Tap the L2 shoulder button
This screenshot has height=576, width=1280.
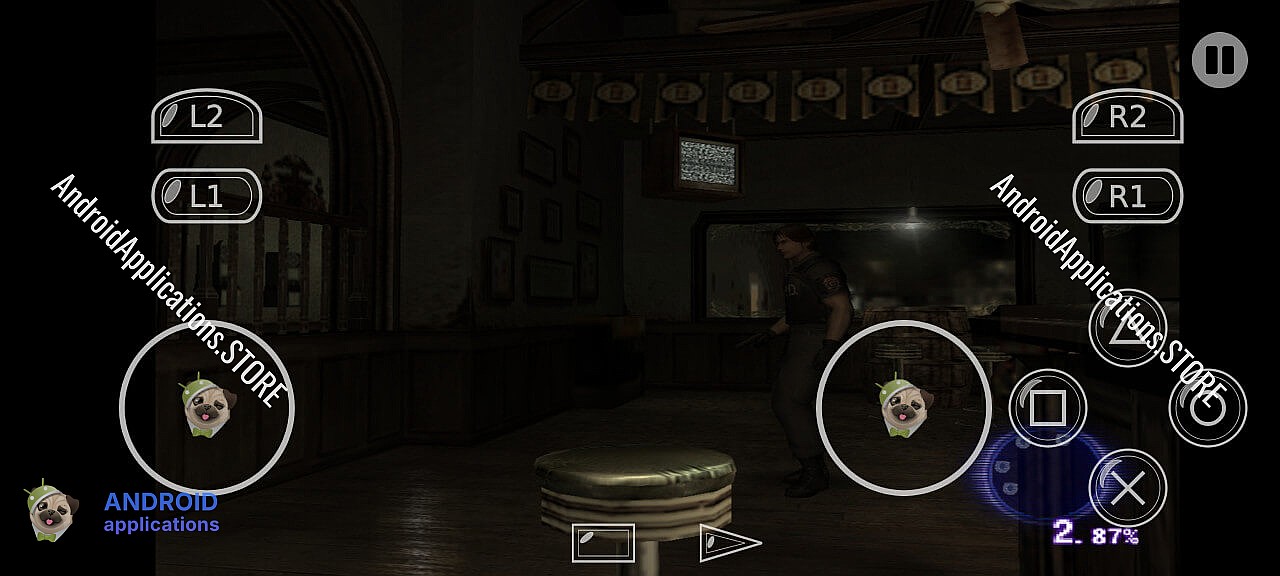coord(206,117)
